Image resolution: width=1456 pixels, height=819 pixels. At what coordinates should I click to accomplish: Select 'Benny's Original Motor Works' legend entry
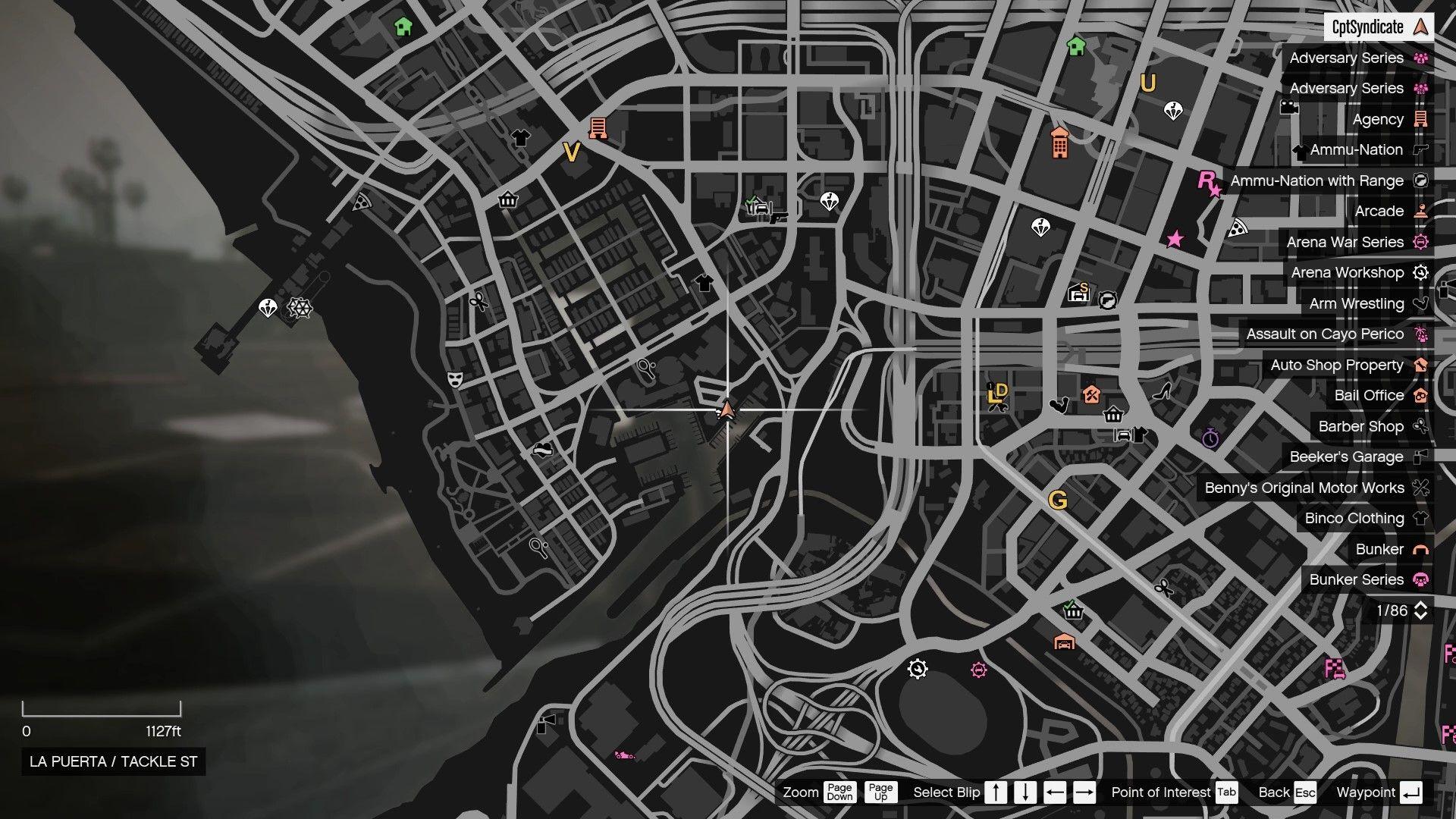pyautogui.click(x=1304, y=488)
